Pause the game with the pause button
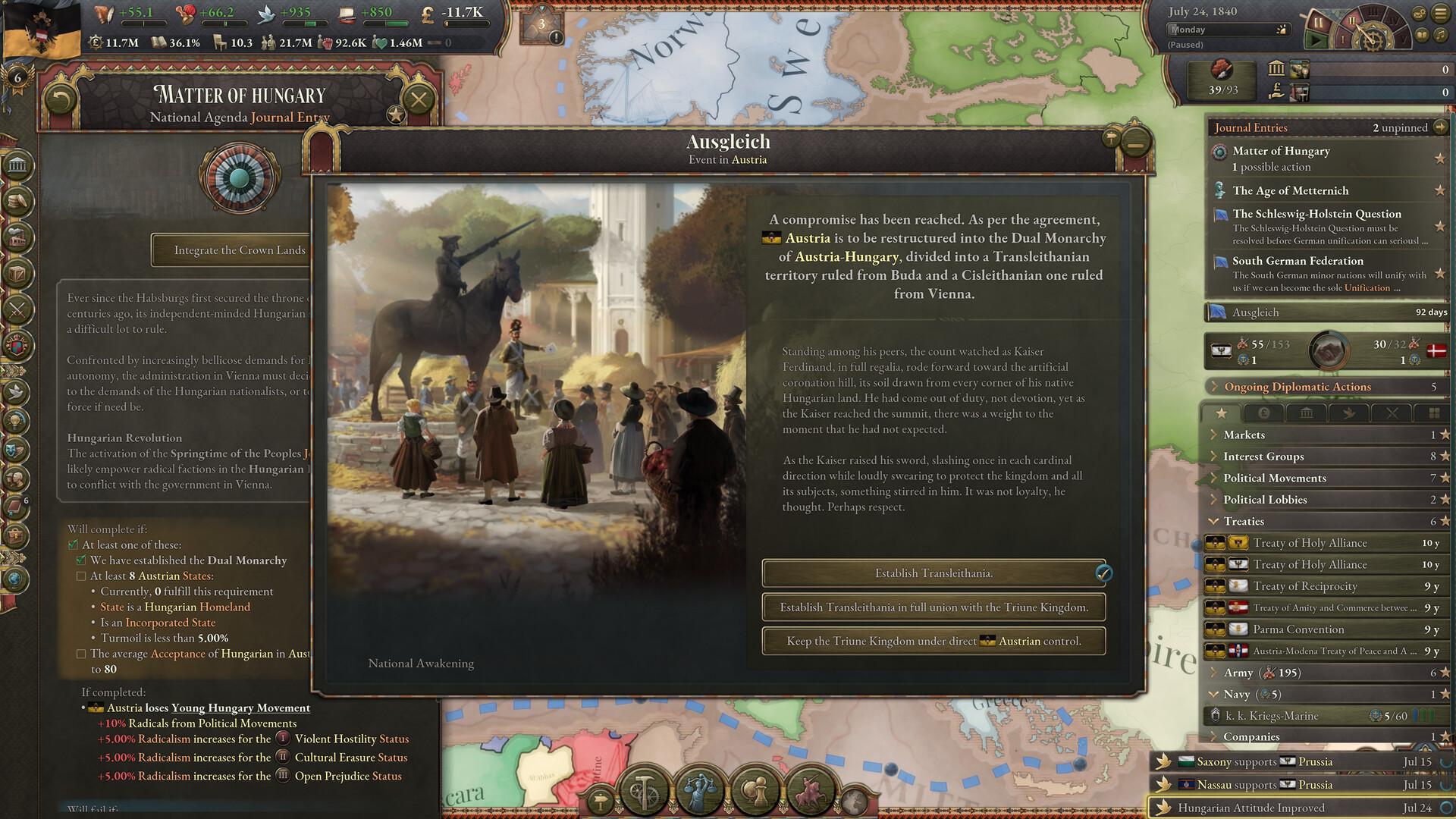Image resolution: width=1456 pixels, height=819 pixels. 1317,22
